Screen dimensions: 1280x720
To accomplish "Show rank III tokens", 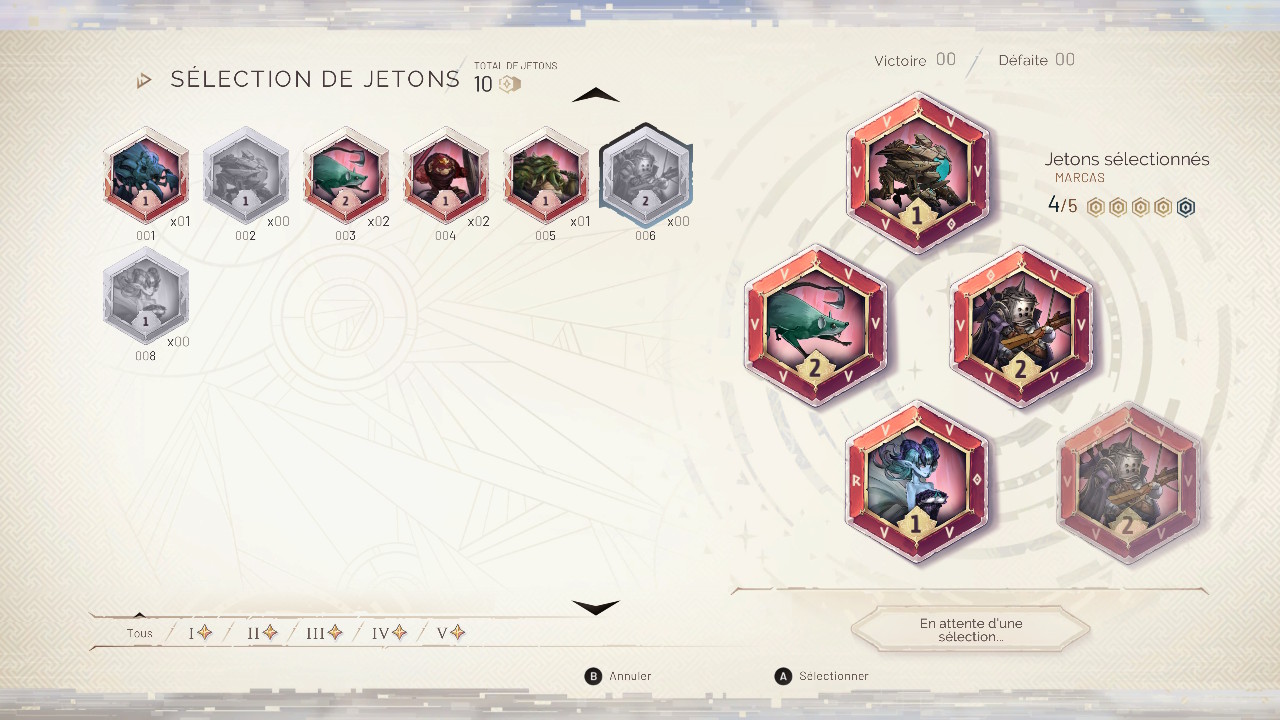I will (x=325, y=633).
